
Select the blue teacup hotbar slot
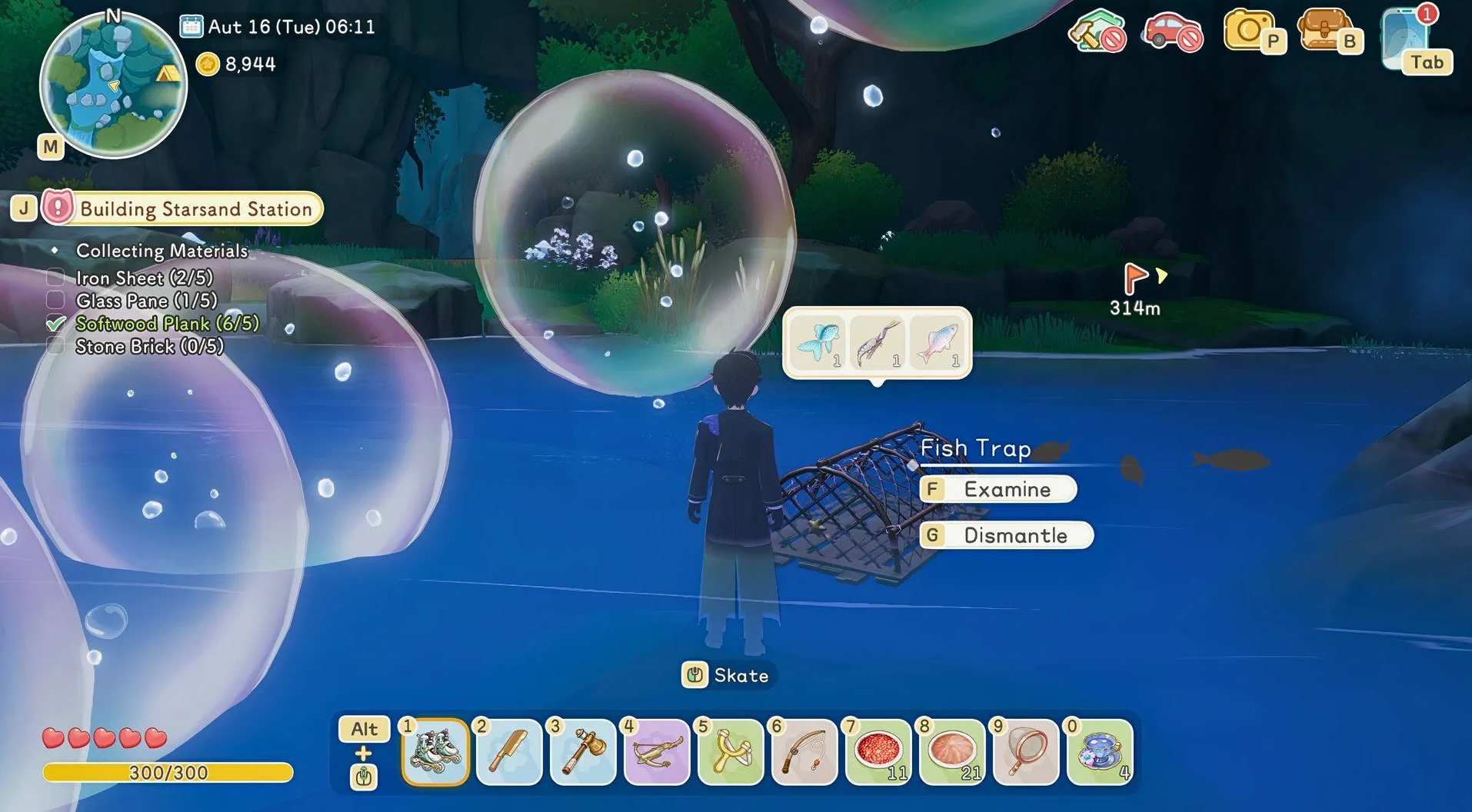[x=1099, y=752]
